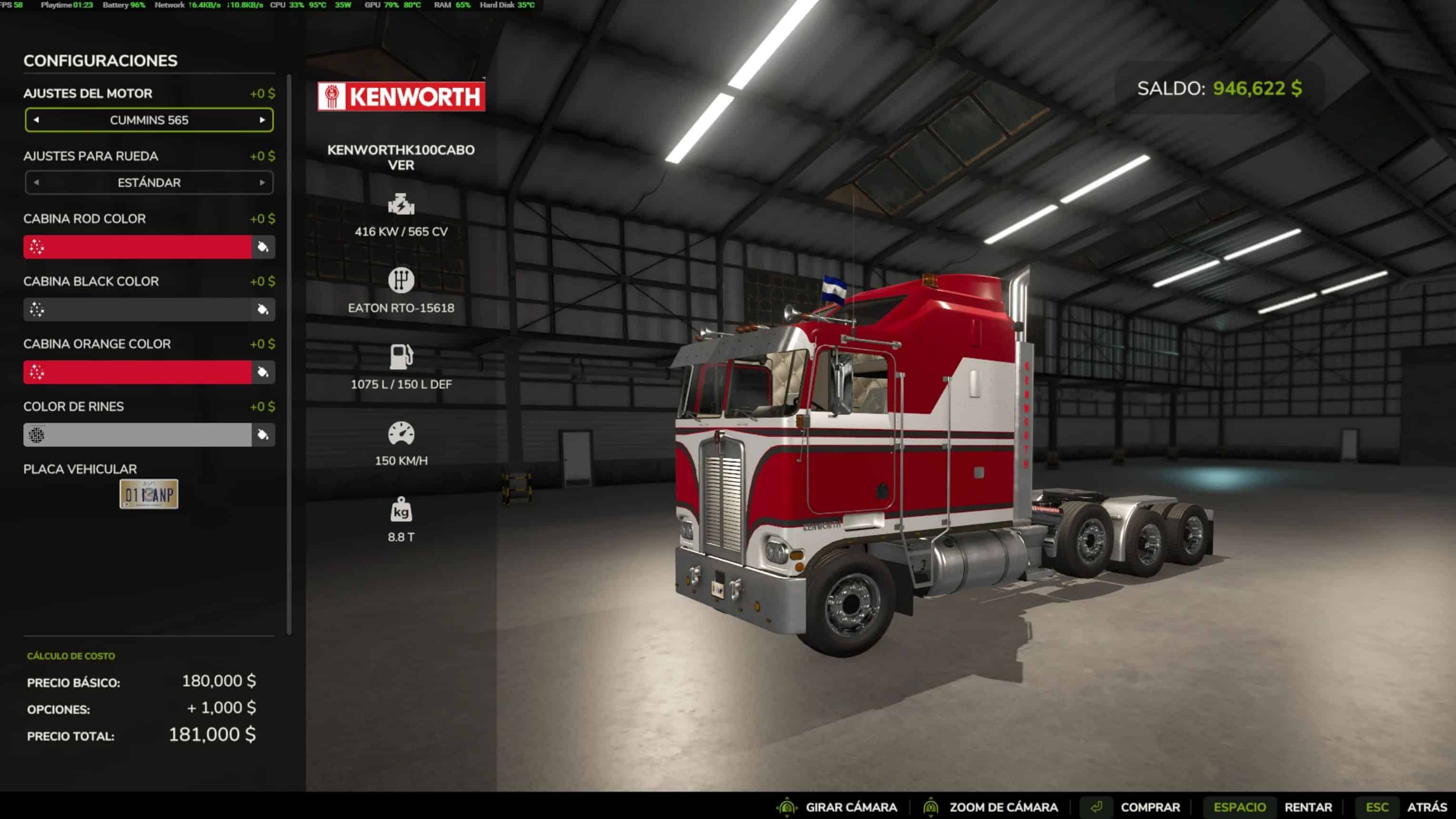Click the Girar Cámara control

pyautogui.click(x=851, y=807)
